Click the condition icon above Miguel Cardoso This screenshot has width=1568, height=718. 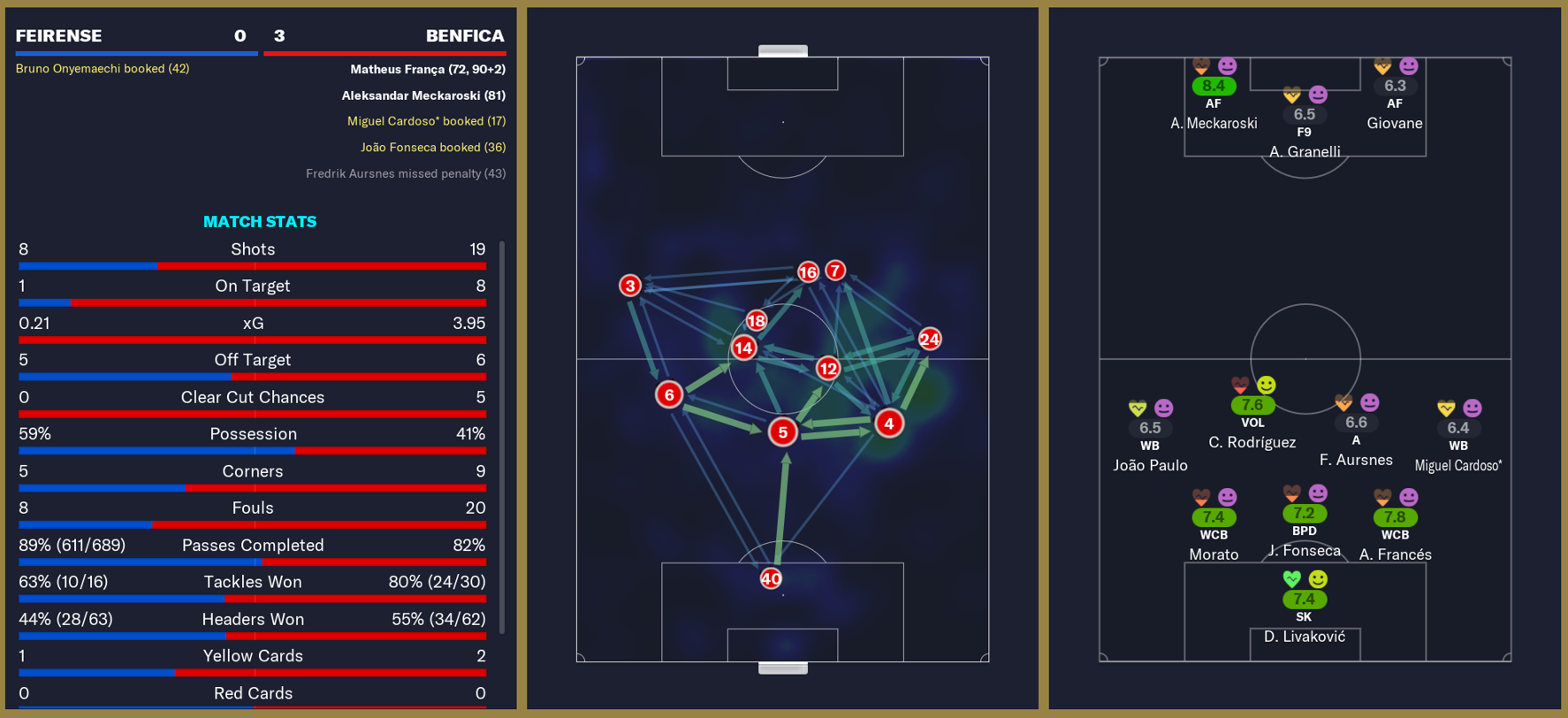click(x=1447, y=407)
